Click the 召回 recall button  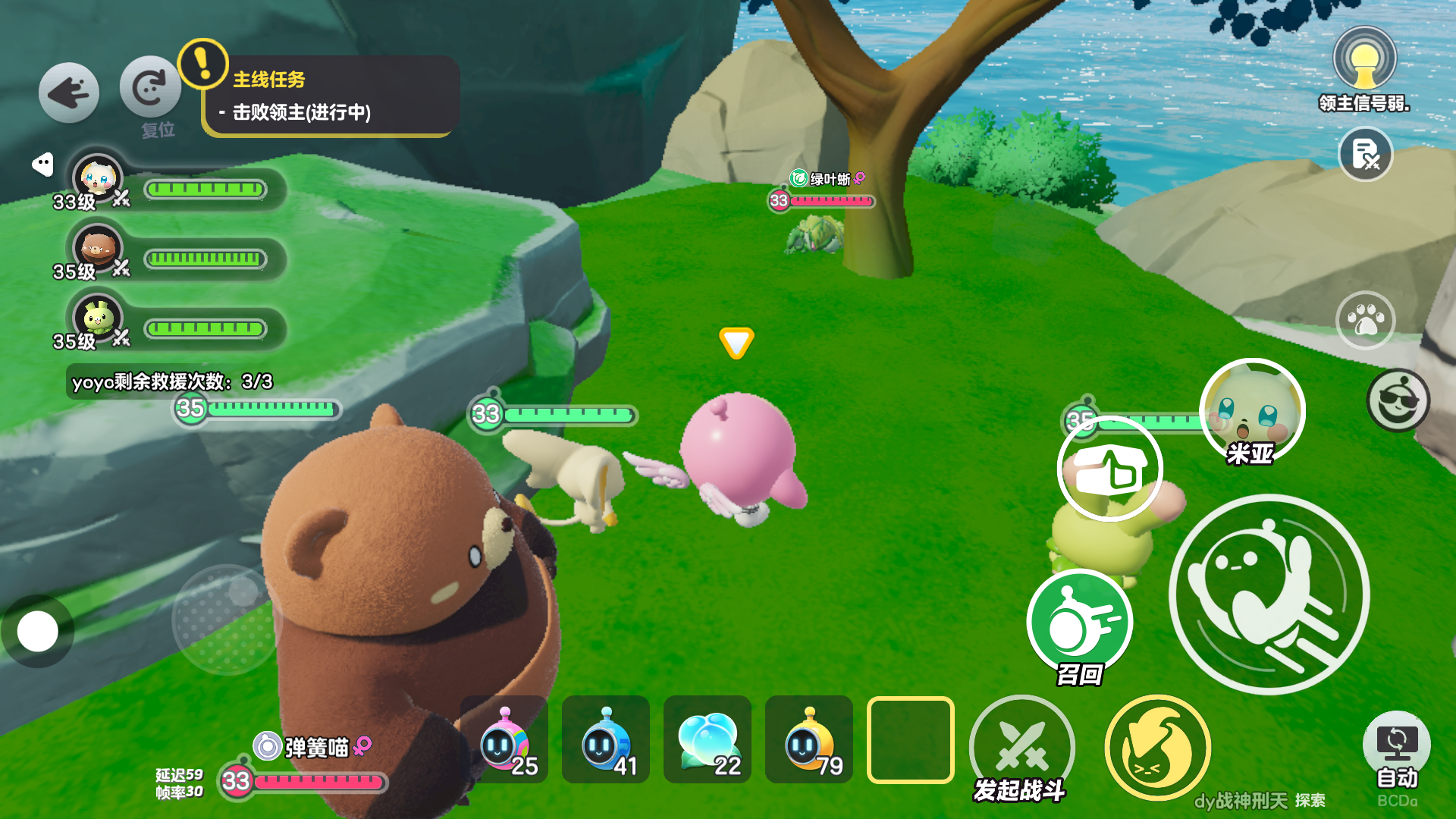point(1079,623)
